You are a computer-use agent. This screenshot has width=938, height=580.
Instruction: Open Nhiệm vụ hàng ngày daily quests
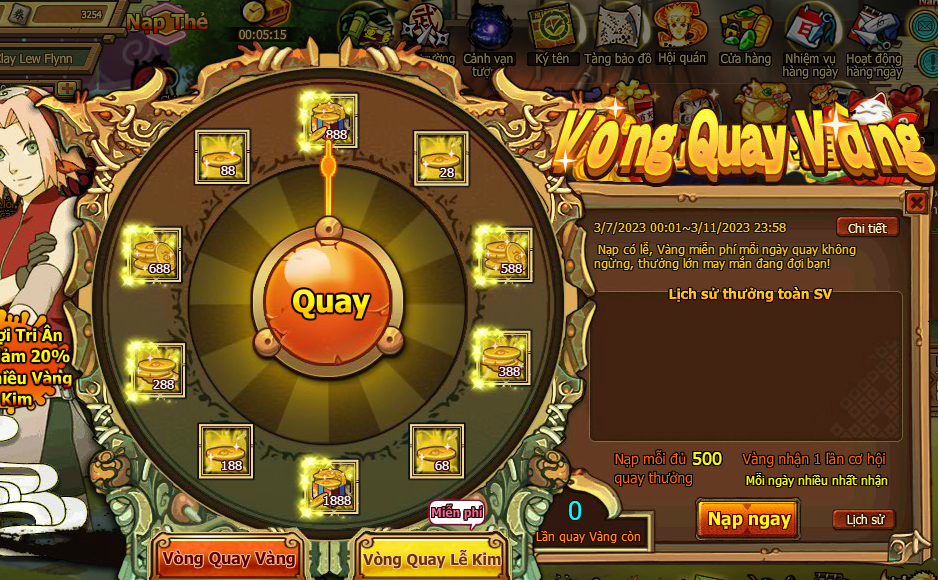(x=810, y=36)
